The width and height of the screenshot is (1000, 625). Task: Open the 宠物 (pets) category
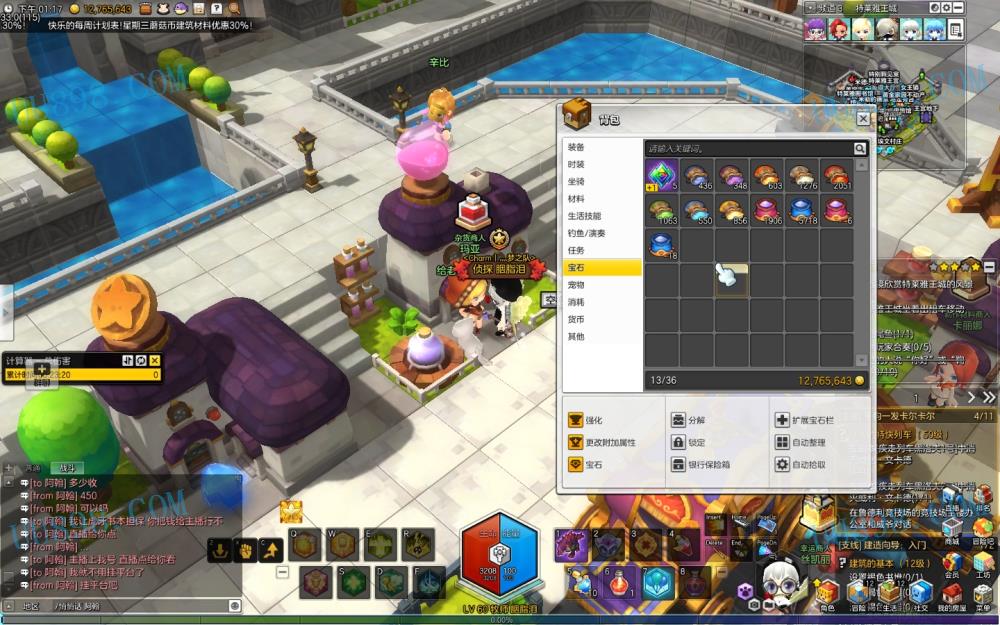576,285
